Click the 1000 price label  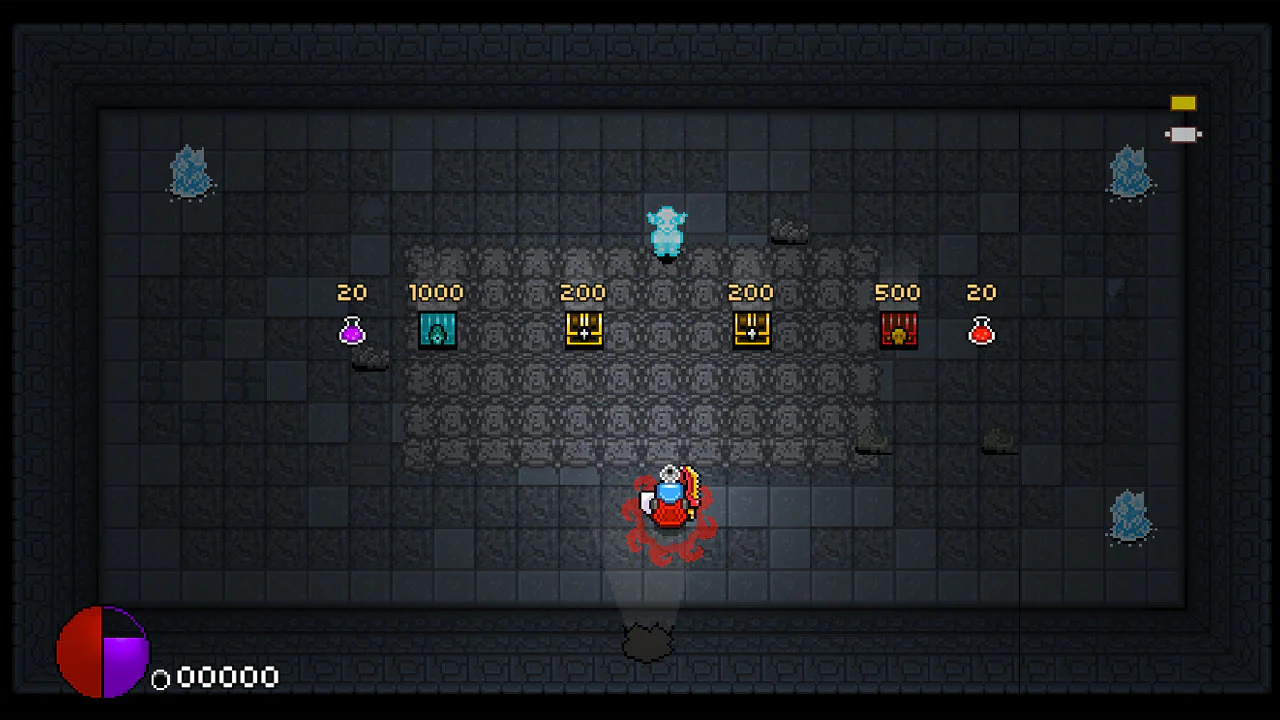pos(436,292)
